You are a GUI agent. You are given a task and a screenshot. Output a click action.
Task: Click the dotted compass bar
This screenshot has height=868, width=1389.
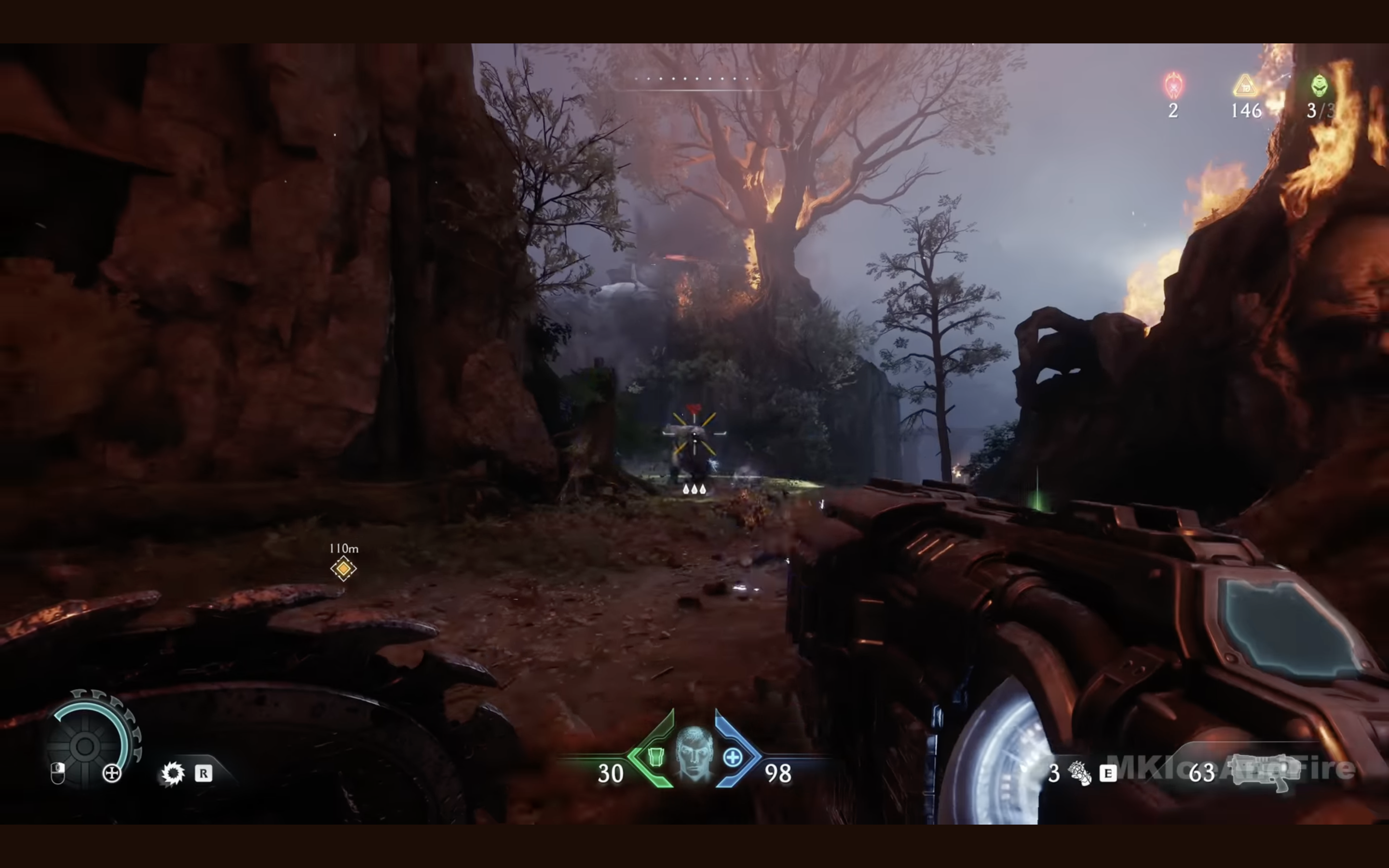[696, 79]
